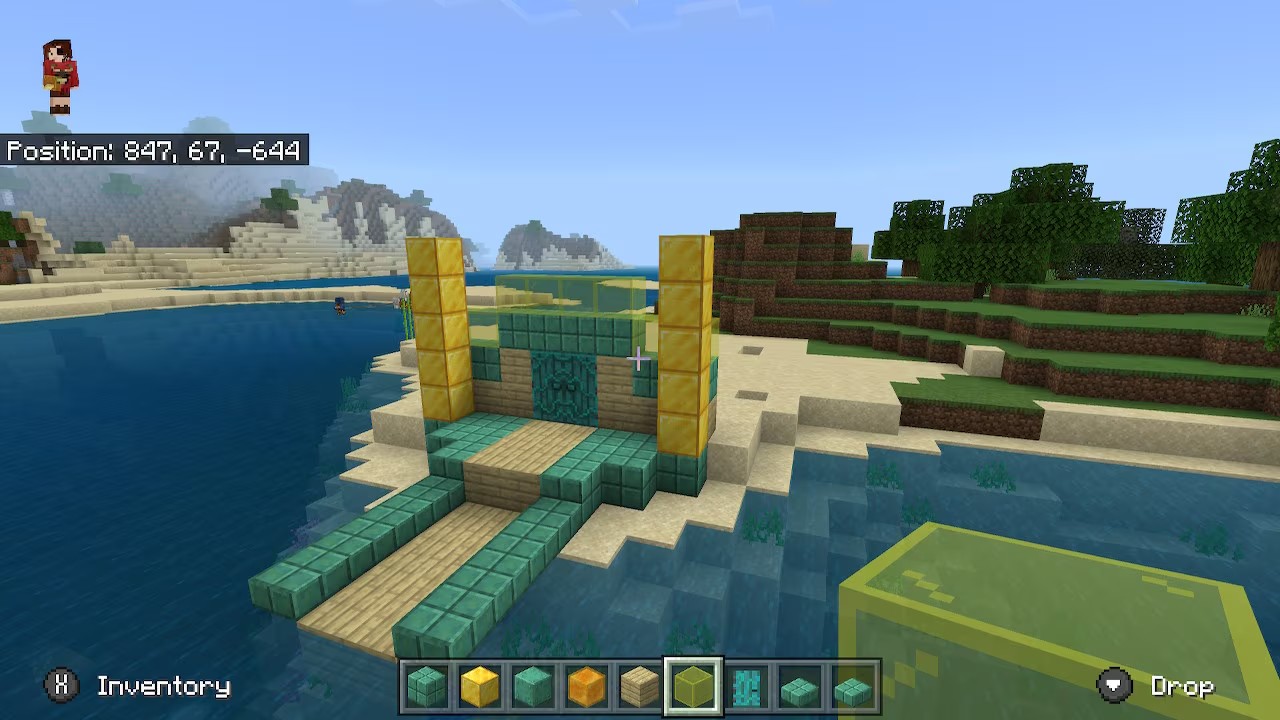Select the oxidized cut copper block slot
Viewport: 1280px width, 720px height.
click(x=426, y=687)
